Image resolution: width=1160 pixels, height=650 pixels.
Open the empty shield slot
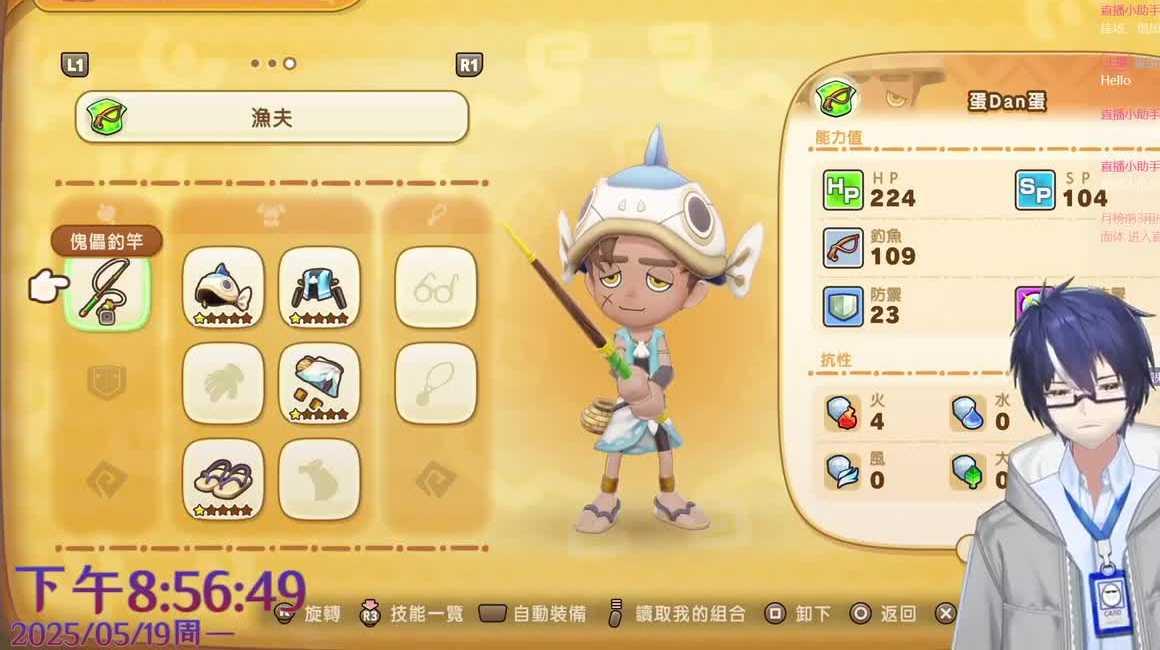click(x=107, y=383)
